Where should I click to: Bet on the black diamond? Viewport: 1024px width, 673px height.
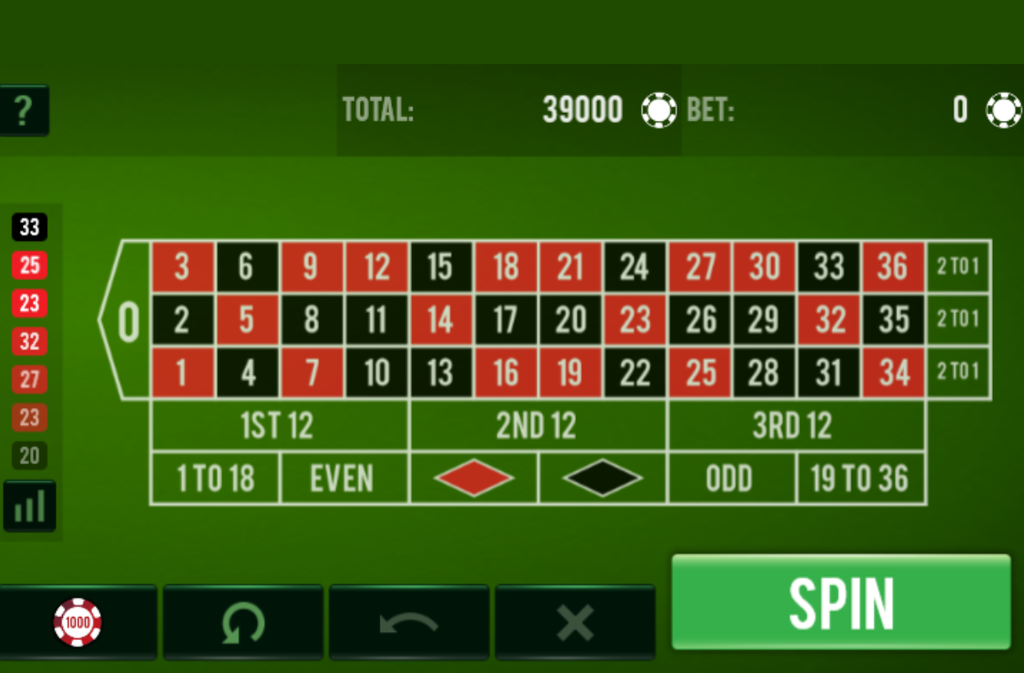click(x=602, y=478)
